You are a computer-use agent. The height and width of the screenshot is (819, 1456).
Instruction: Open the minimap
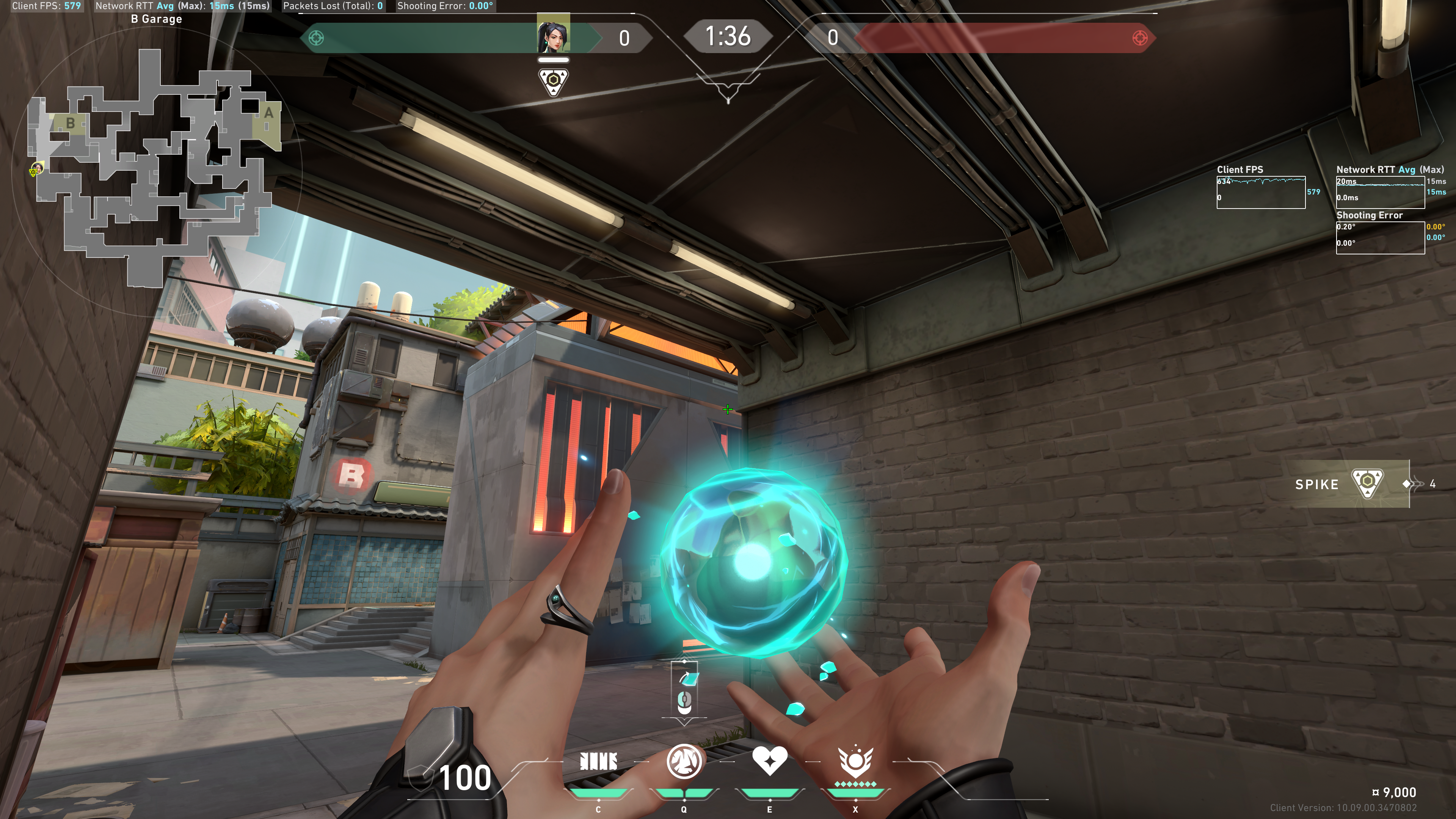pyautogui.click(x=155, y=164)
